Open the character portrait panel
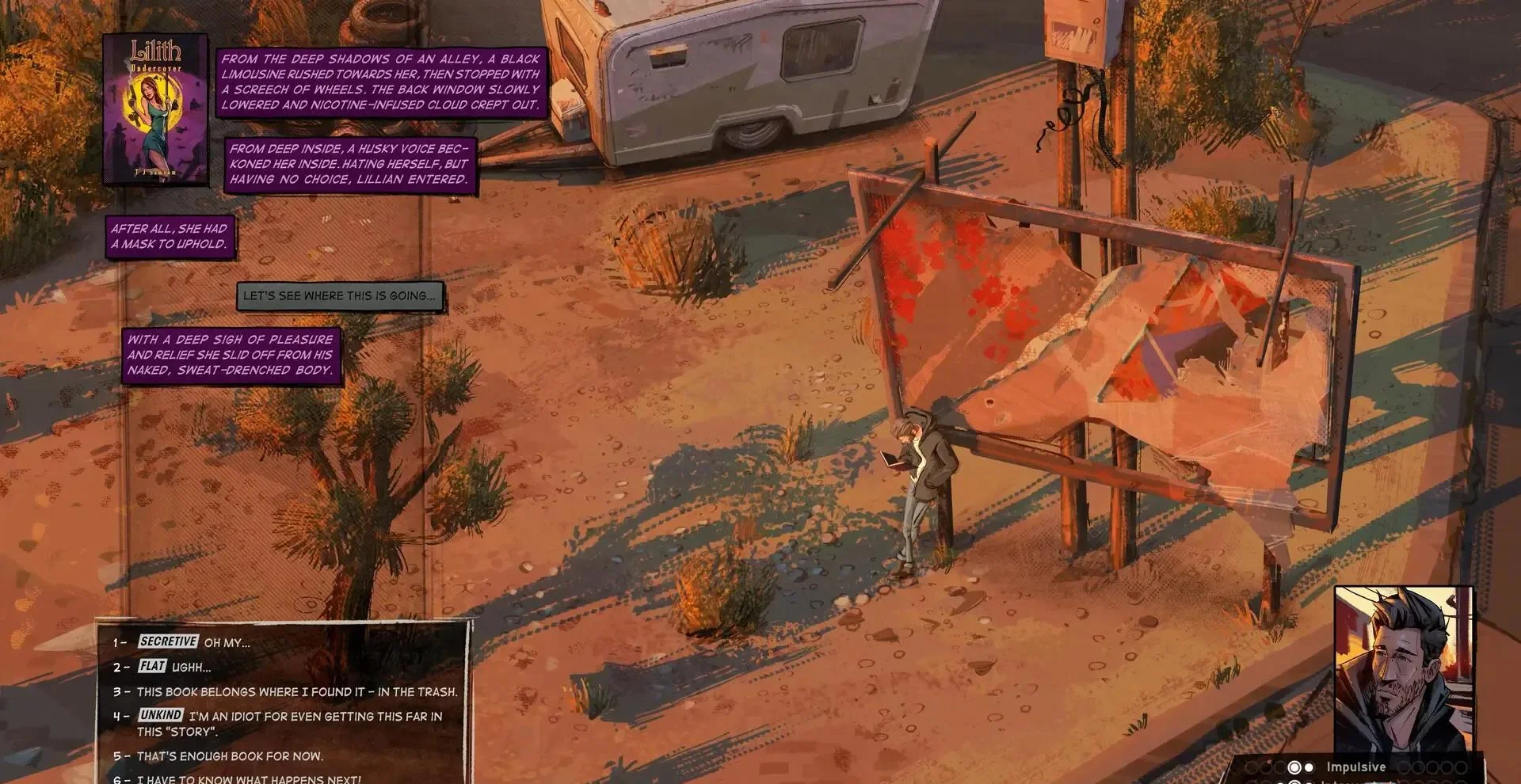1521x784 pixels. tap(1404, 670)
